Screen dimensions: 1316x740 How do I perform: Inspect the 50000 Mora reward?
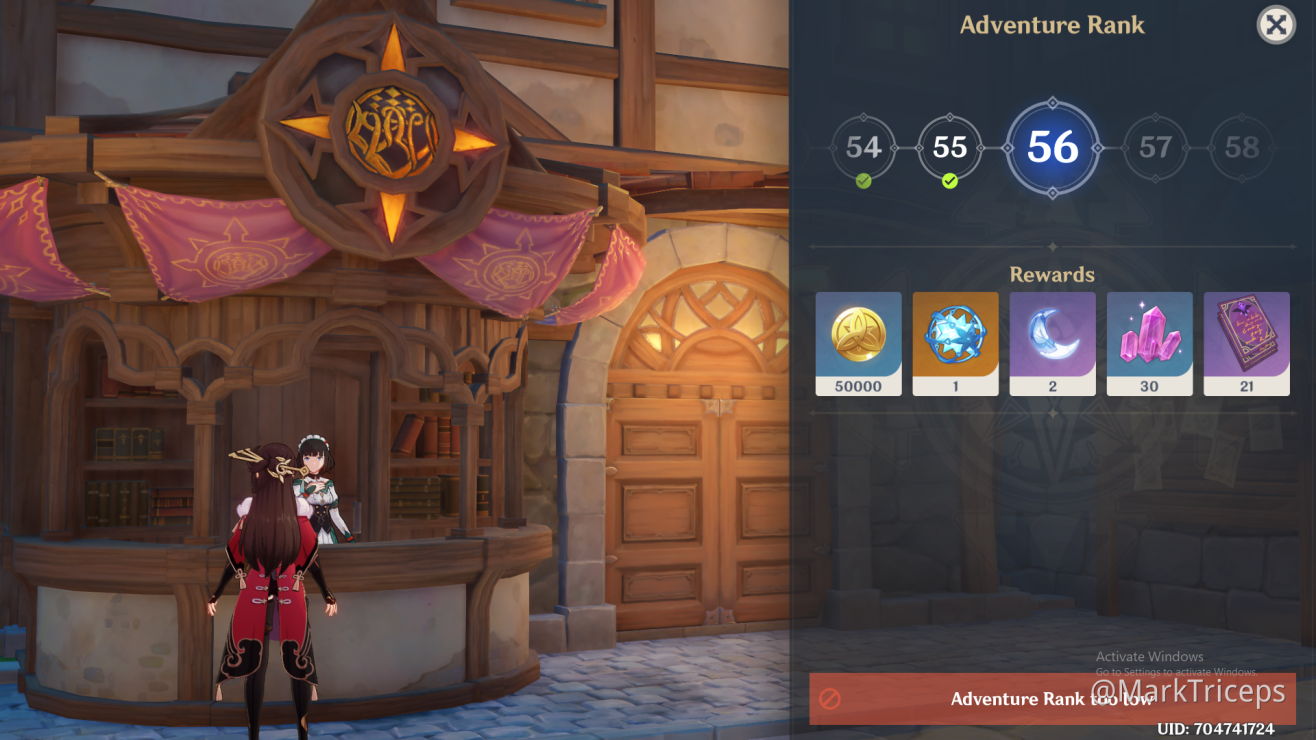[858, 343]
